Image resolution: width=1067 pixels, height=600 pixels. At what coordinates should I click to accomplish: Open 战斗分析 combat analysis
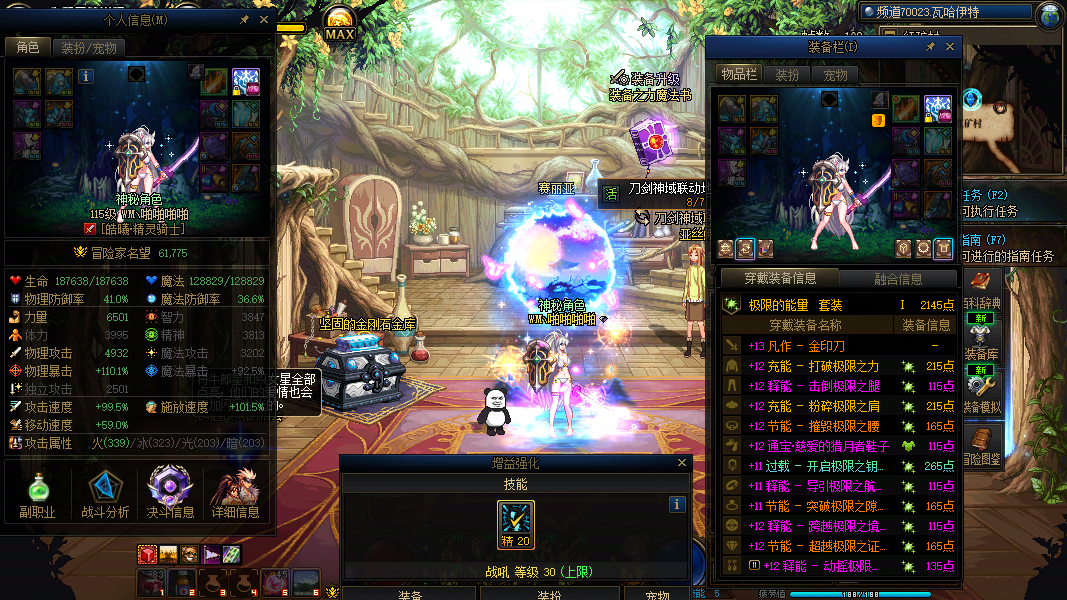104,495
